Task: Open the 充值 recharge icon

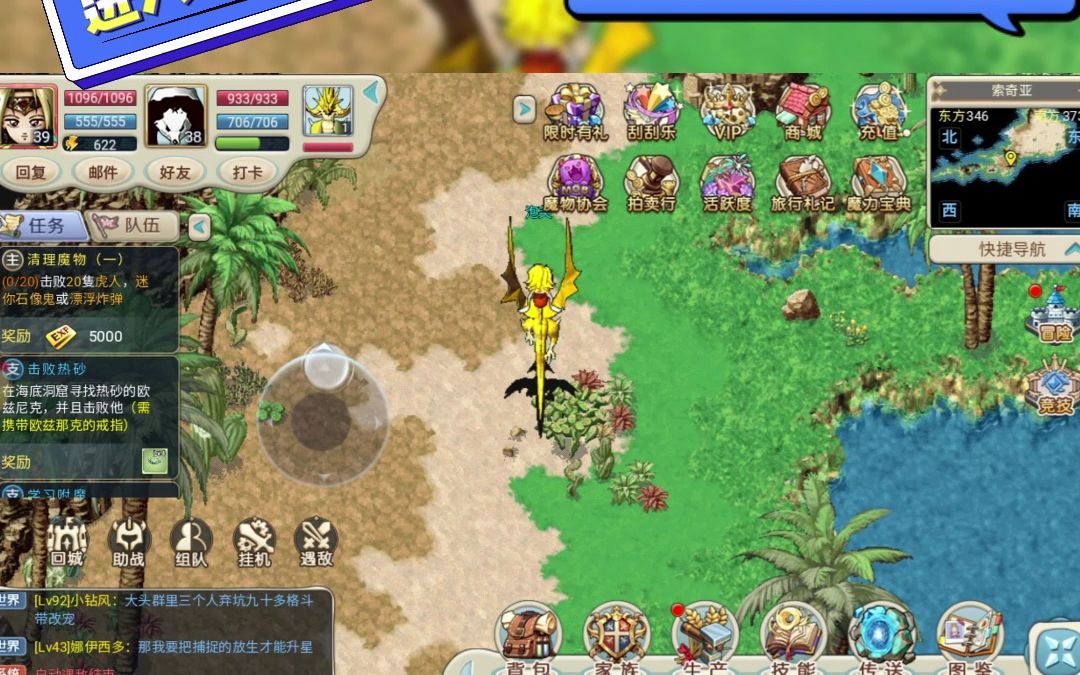Action: [x=879, y=110]
